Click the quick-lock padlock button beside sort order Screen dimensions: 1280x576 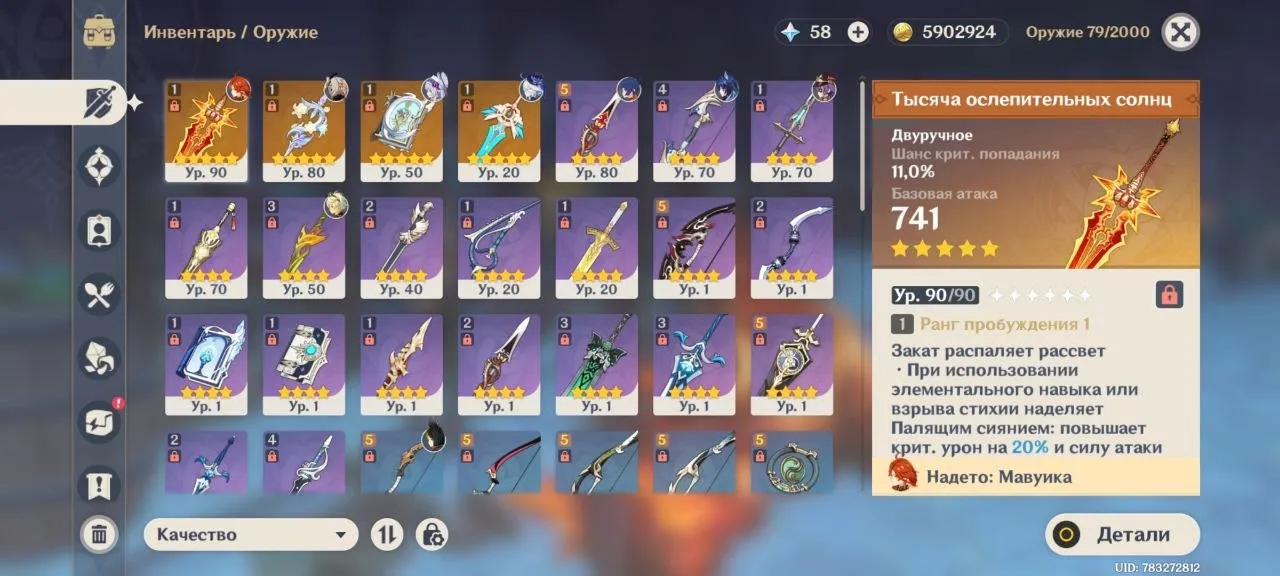432,535
